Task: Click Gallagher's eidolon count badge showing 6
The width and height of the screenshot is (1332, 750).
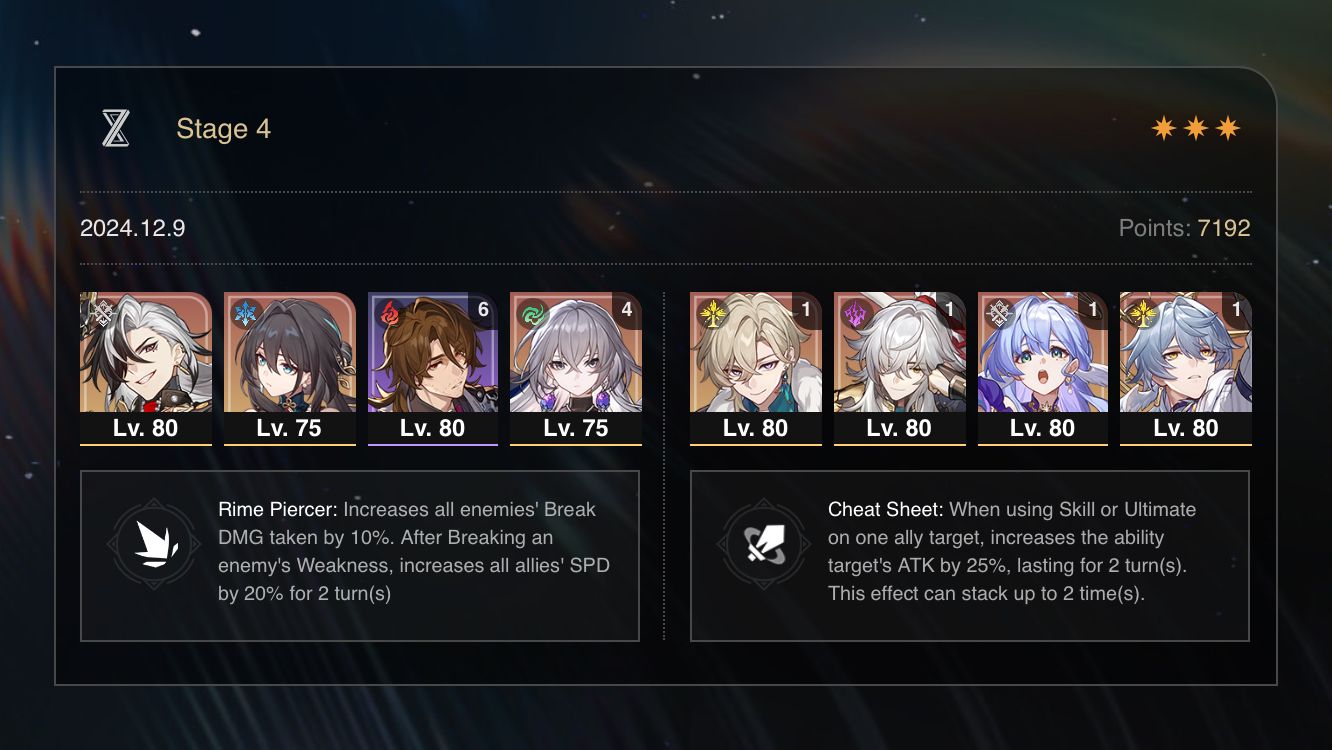Action: click(x=484, y=309)
